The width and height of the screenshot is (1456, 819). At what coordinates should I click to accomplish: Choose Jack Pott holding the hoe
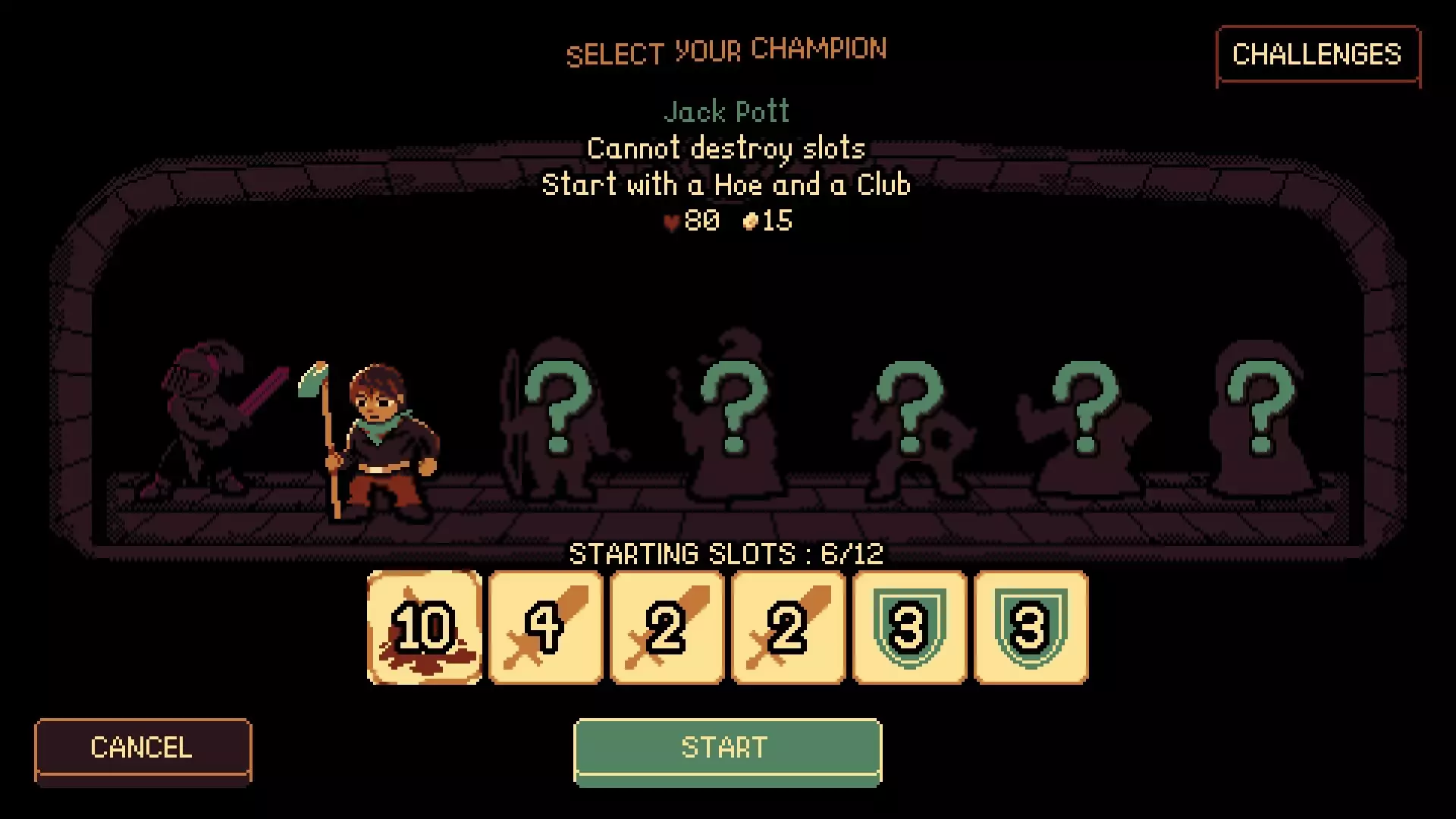pyautogui.click(x=379, y=440)
